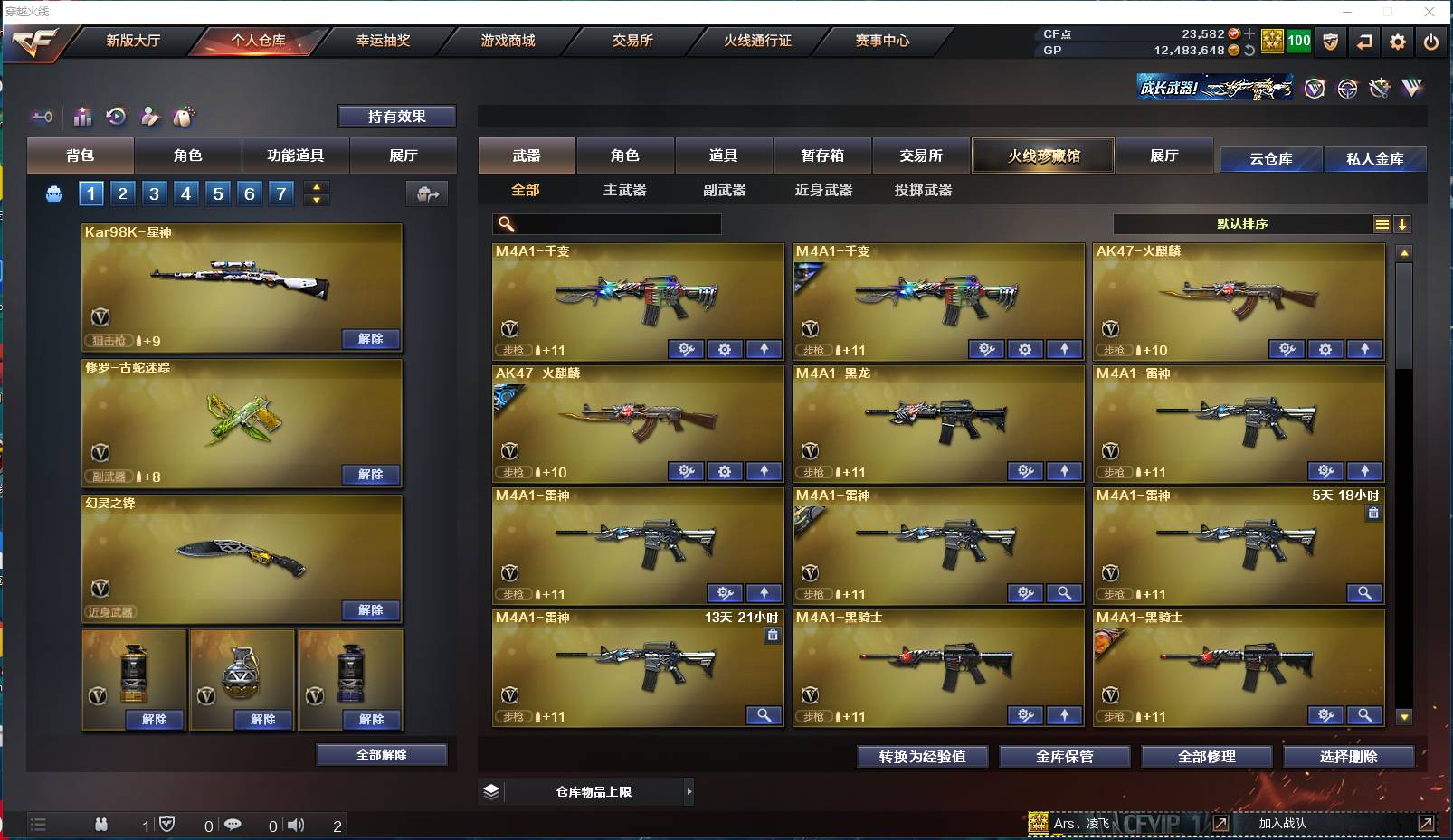Image resolution: width=1453 pixels, height=840 pixels.
Task: Open the character profile icon in the sidebar toolbar
Action: click(150, 117)
